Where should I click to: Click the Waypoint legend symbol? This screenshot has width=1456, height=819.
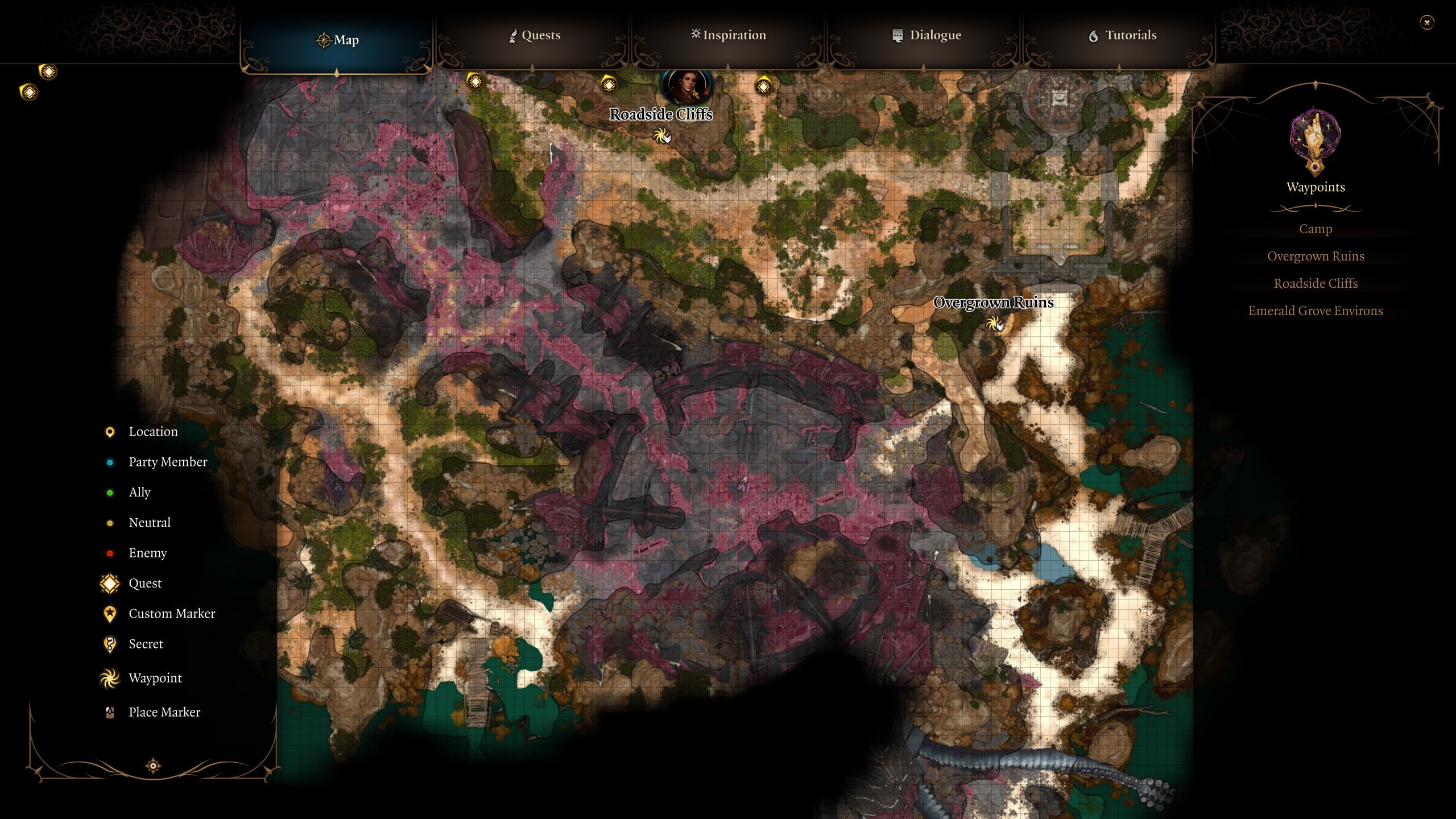tap(109, 678)
